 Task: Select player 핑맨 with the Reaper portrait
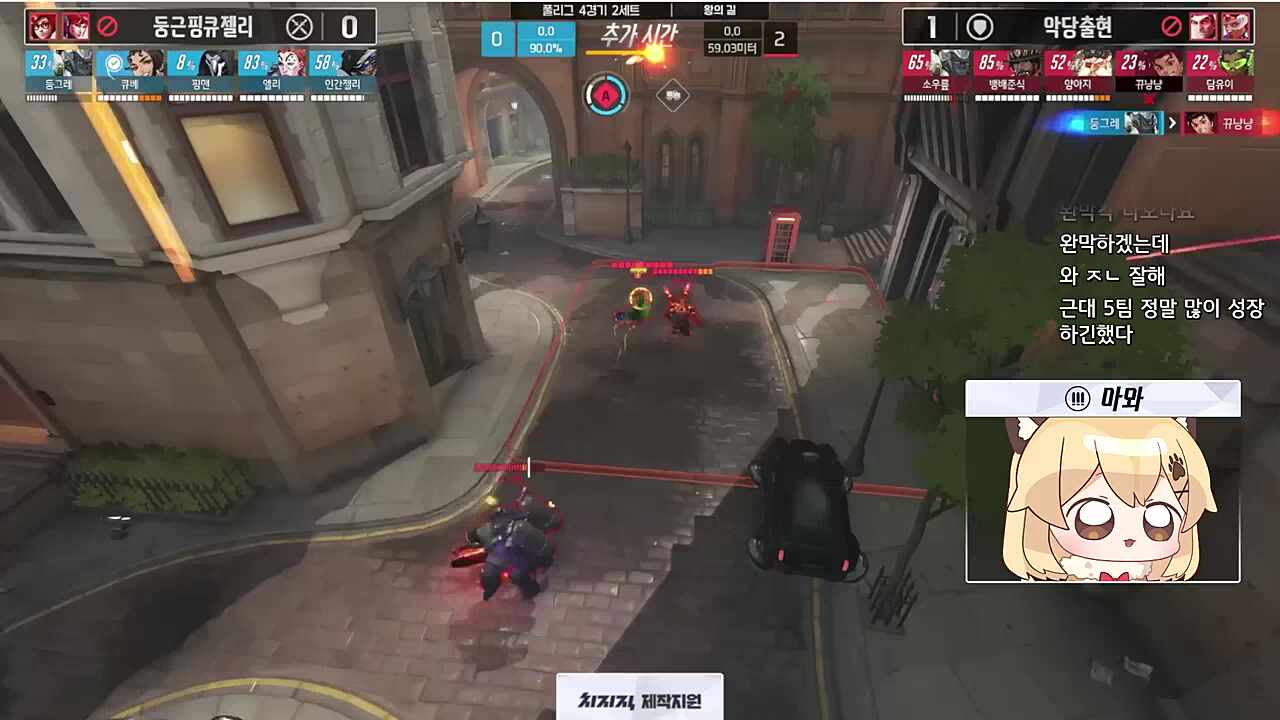tap(201, 72)
